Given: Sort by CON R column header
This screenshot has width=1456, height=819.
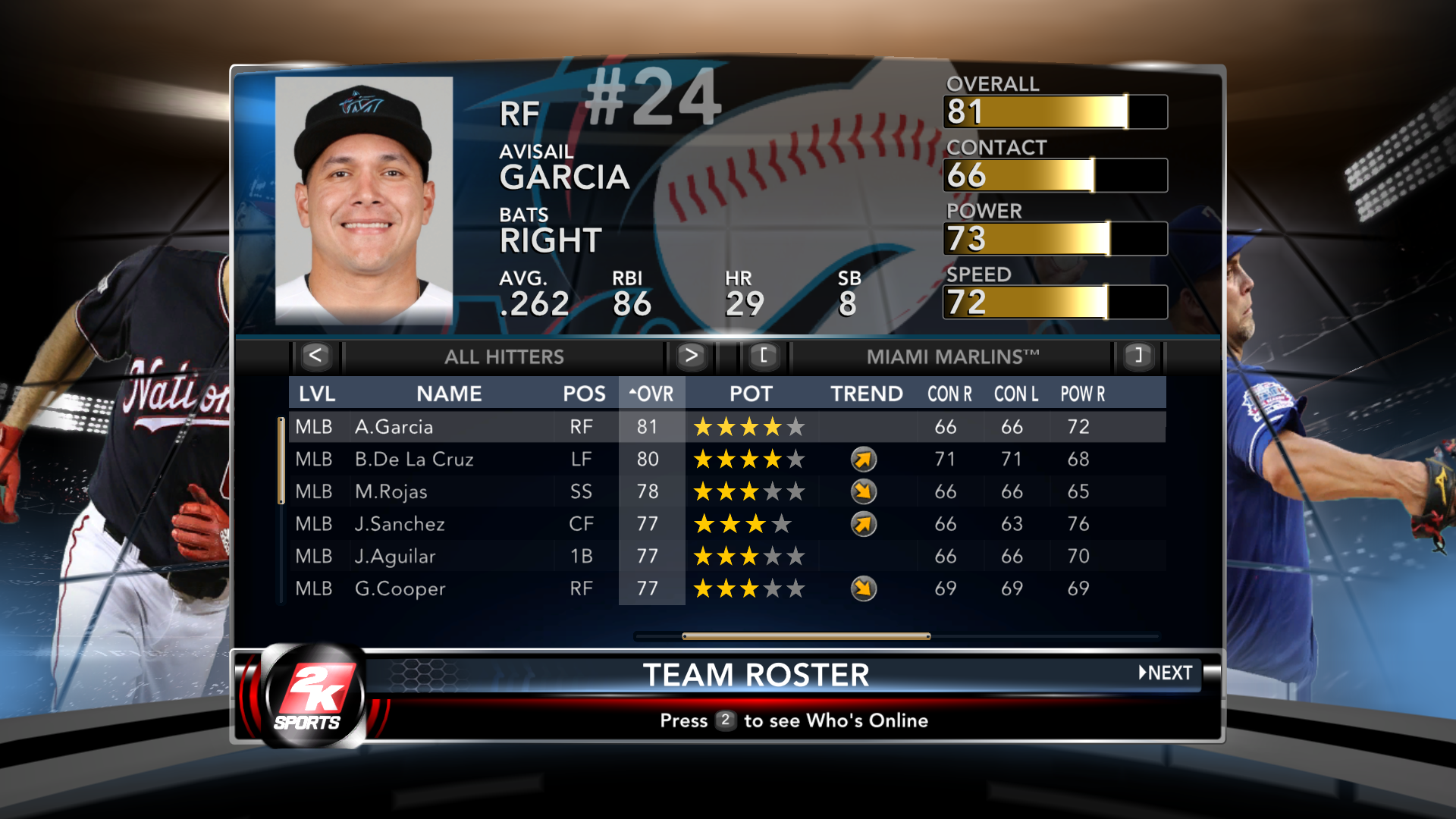Looking at the screenshot, I should point(949,394).
